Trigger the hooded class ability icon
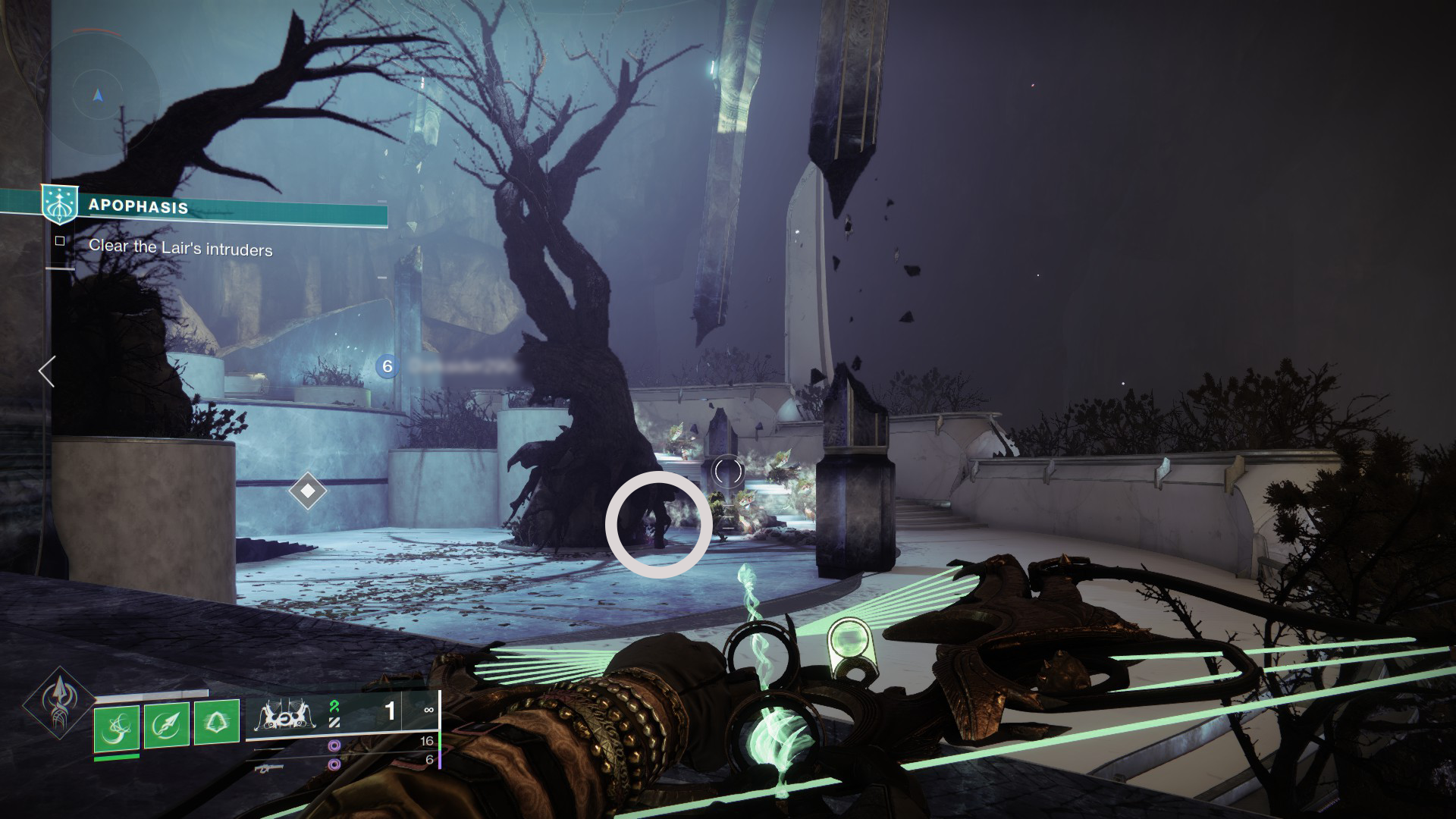 tap(217, 726)
